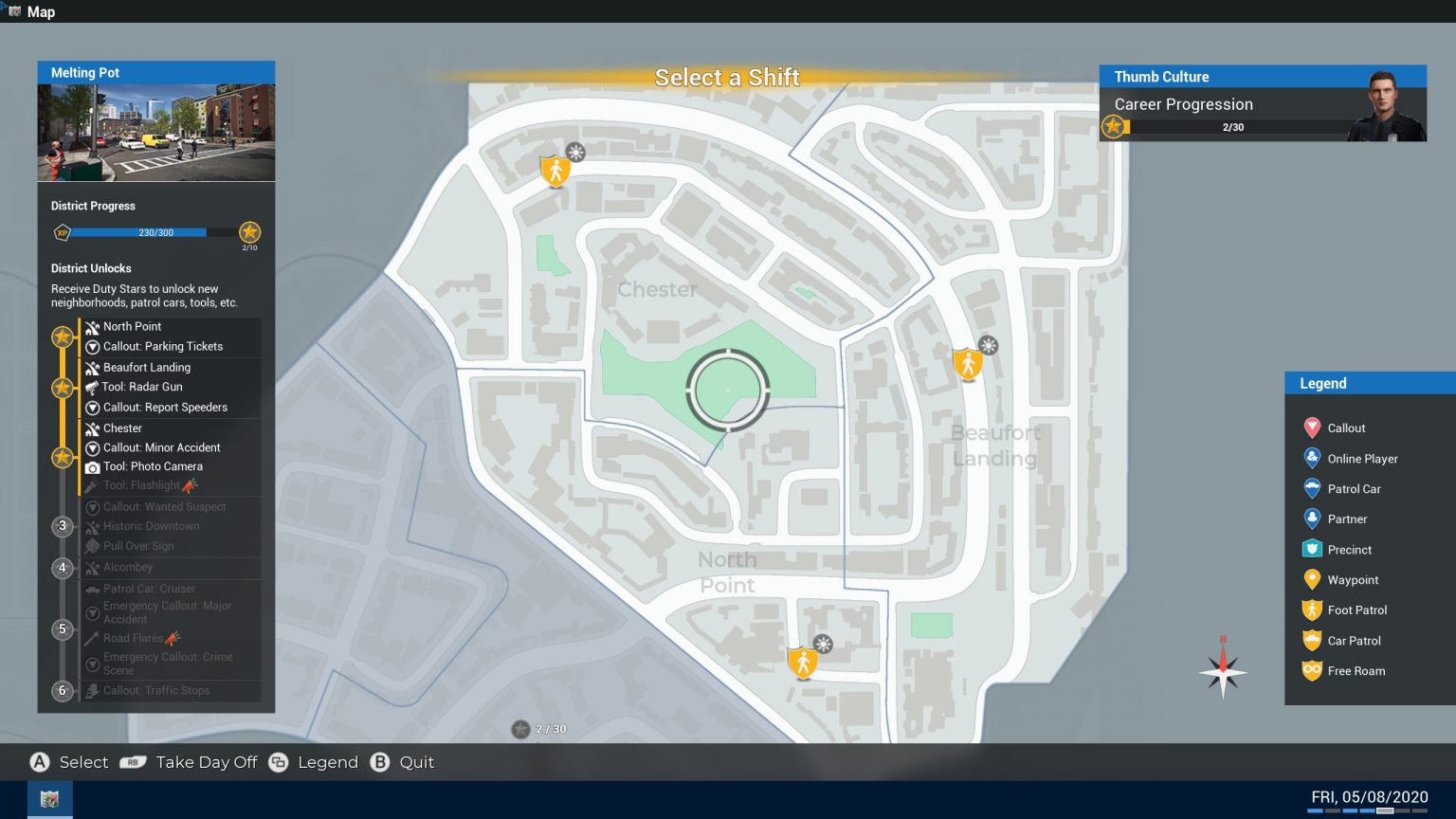Click the District Progress XP bar

click(142, 232)
